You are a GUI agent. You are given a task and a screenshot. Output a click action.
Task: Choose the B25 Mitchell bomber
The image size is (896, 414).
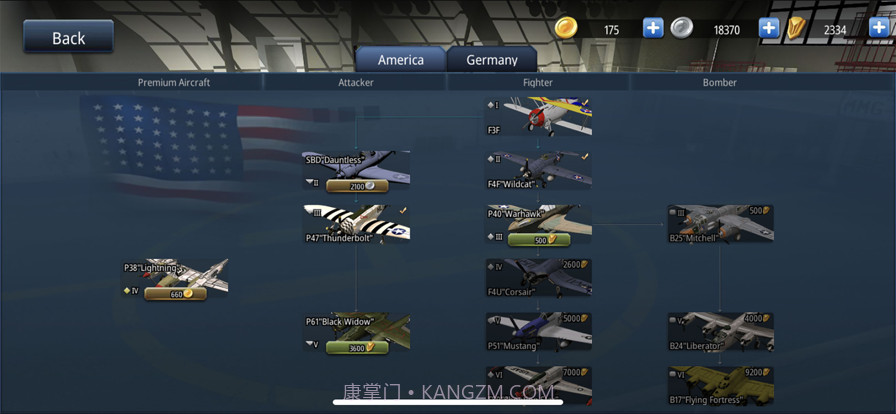(720, 224)
